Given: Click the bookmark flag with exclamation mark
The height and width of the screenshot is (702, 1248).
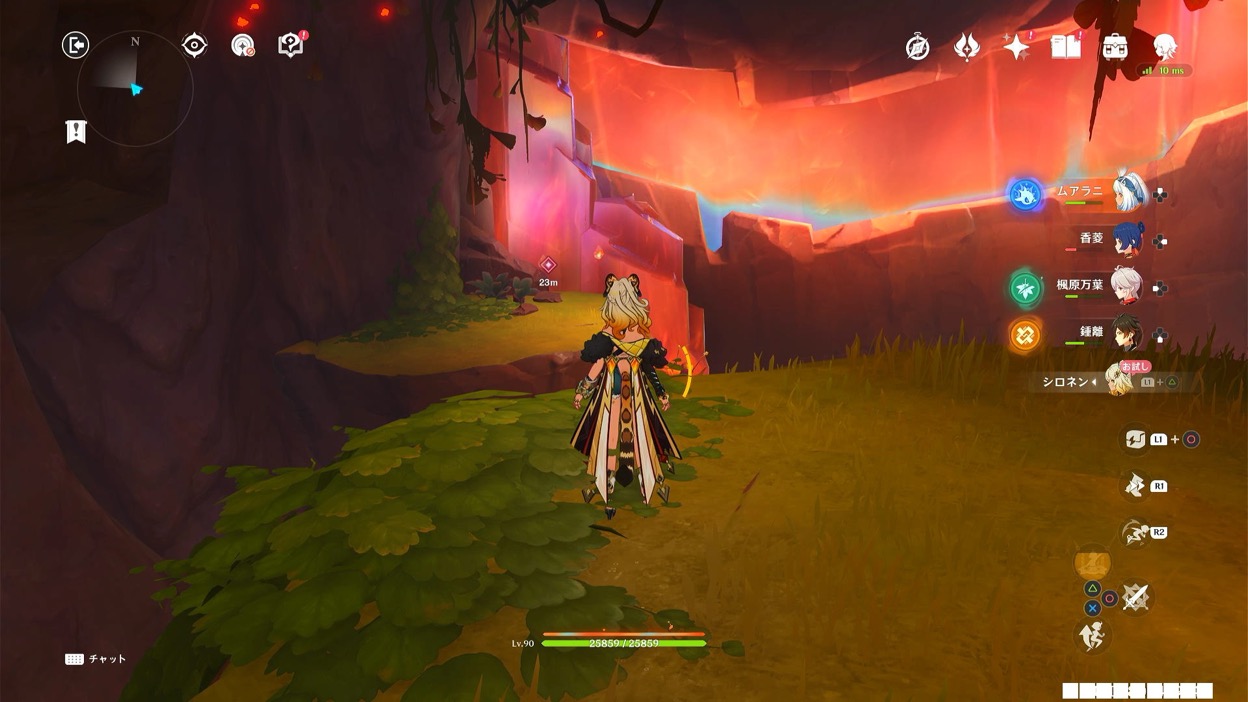Looking at the screenshot, I should [x=76, y=132].
